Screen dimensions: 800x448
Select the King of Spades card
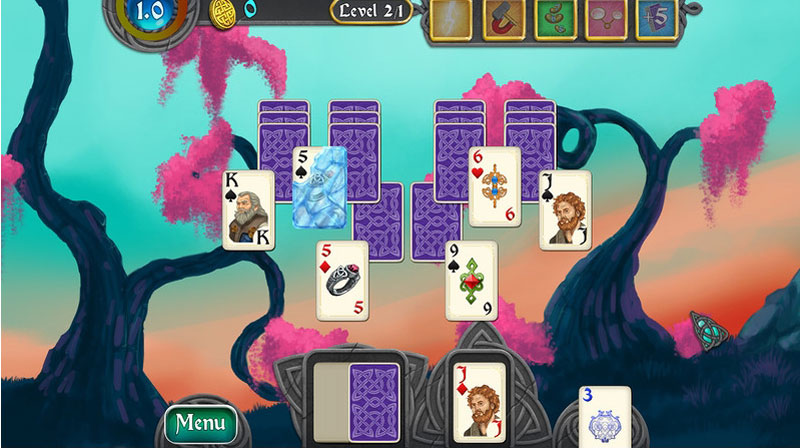coord(248,209)
